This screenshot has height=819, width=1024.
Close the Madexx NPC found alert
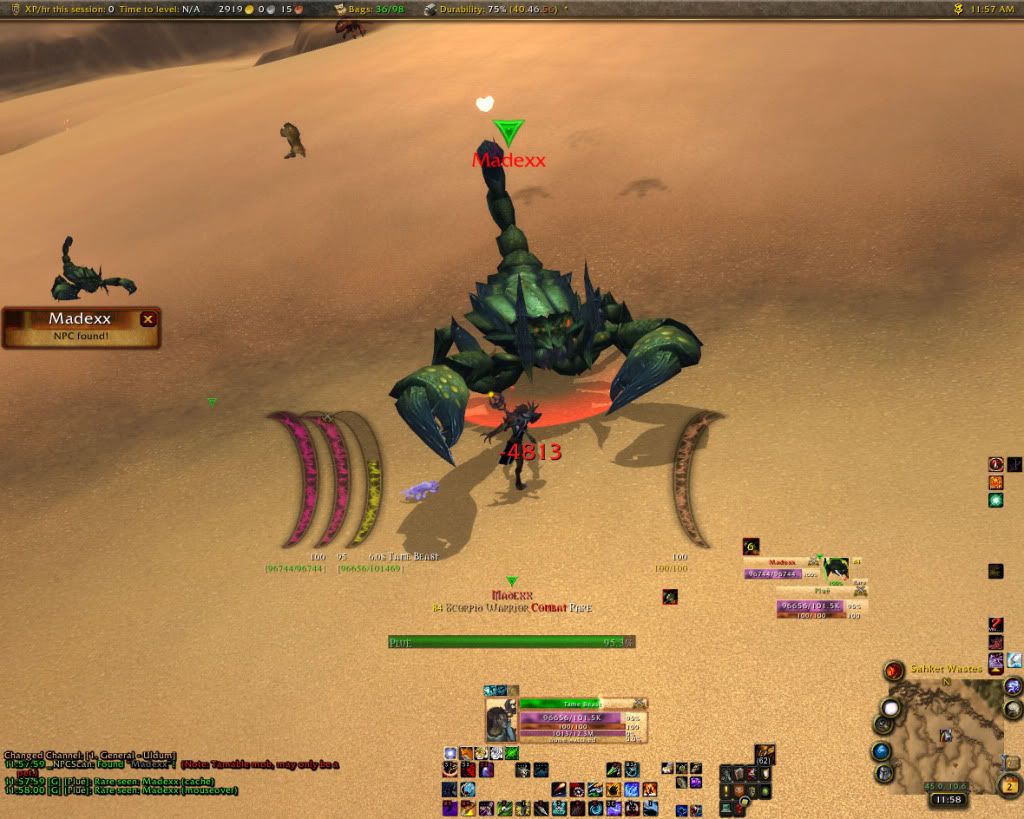[x=148, y=319]
